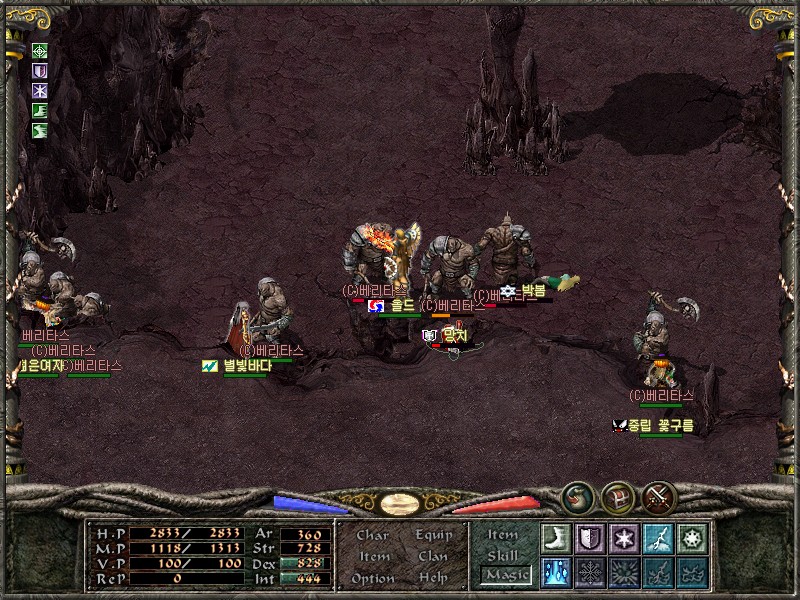This screenshot has height=600, width=800.
Task: Select the Magic tab
Action: (504, 575)
